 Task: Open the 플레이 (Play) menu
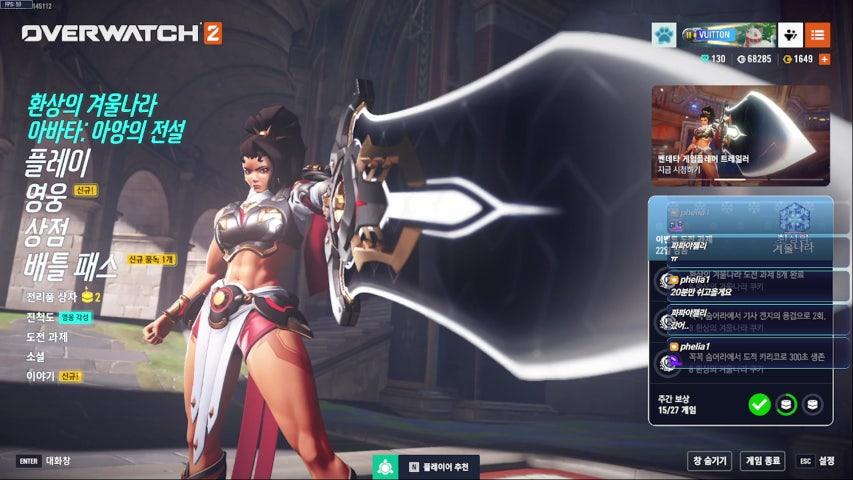click(58, 162)
